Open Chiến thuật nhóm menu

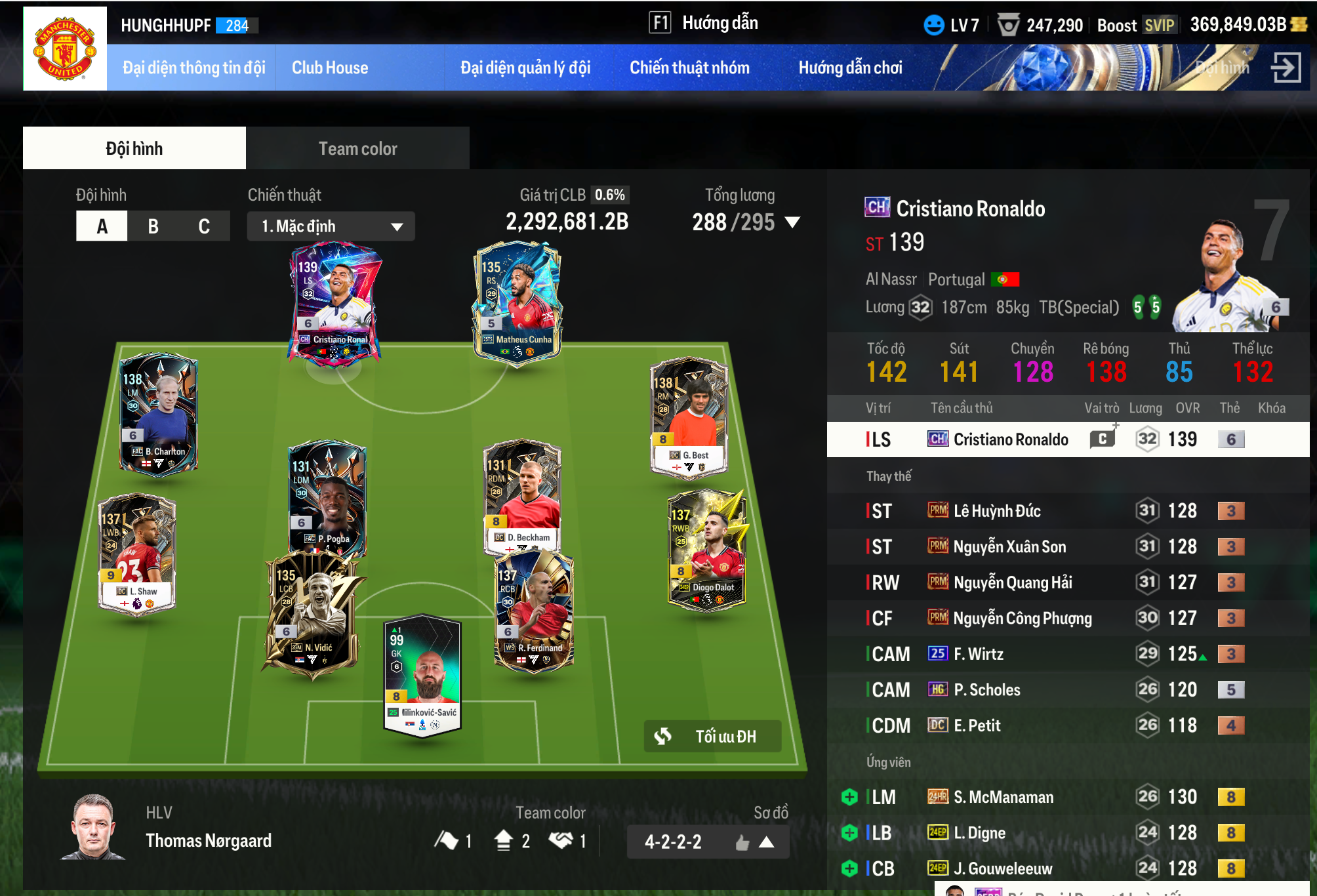[689, 68]
